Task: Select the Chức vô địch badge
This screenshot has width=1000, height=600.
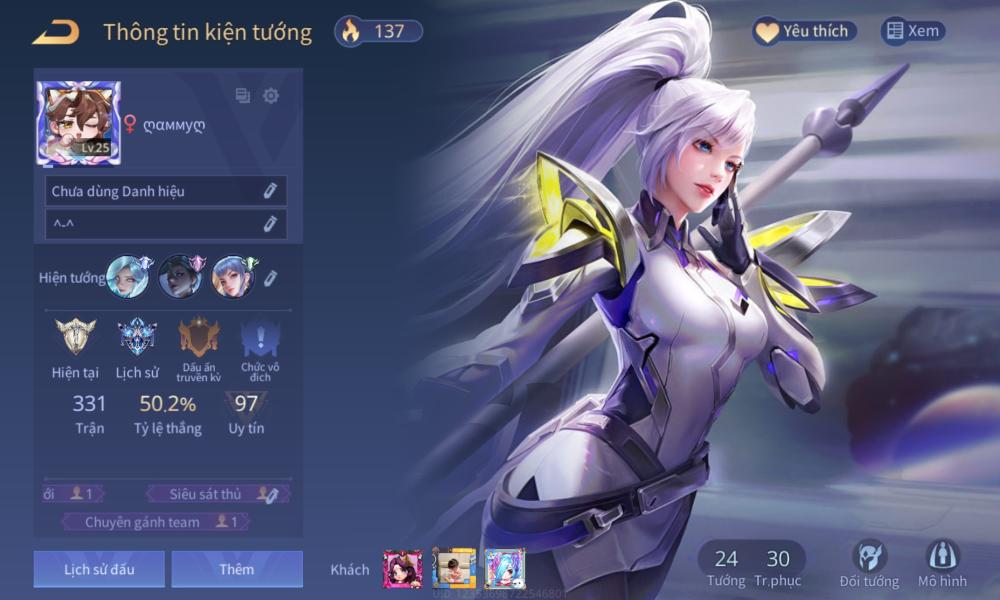Action: point(260,337)
